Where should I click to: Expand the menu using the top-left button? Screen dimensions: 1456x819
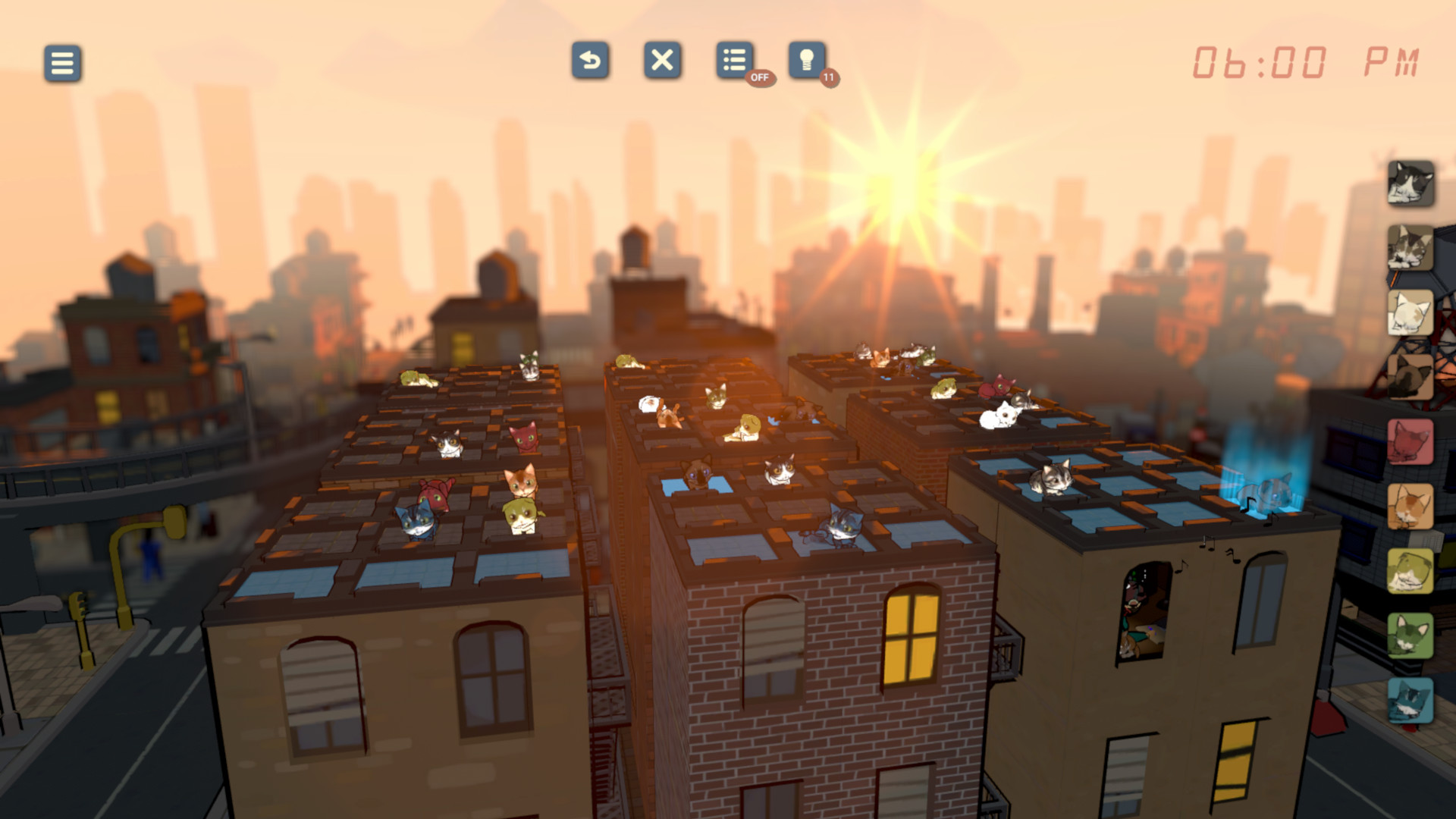tap(61, 64)
